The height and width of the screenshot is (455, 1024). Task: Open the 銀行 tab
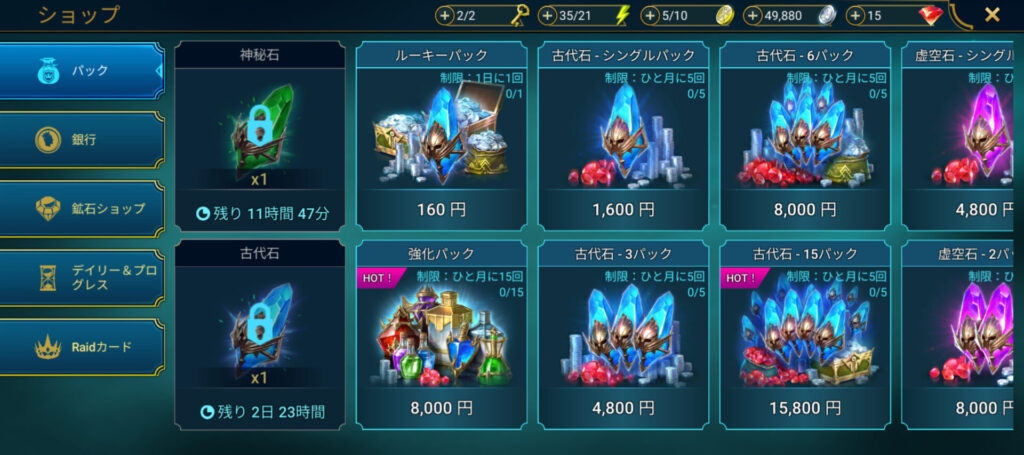tap(82, 140)
